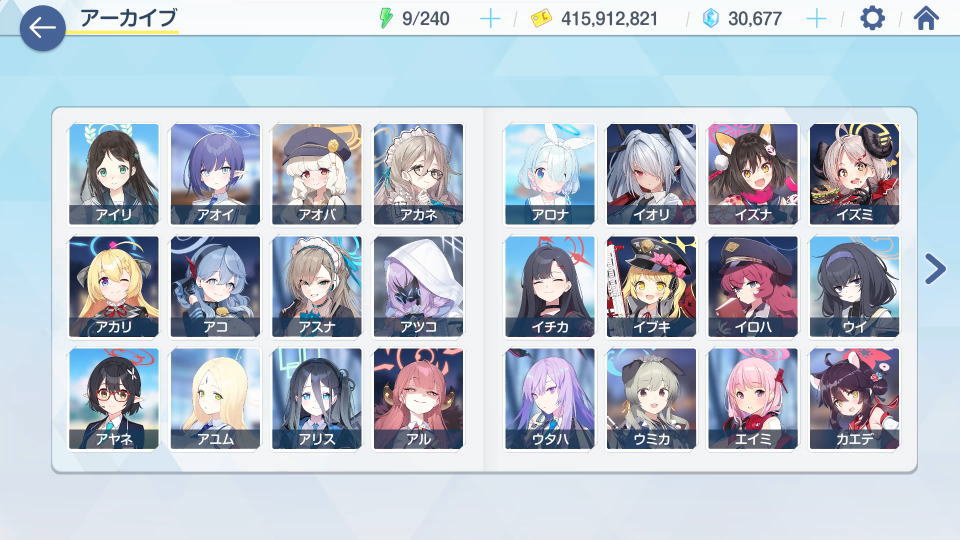The image size is (960, 540).
Task: View the アツコ archive tile
Action: pyautogui.click(x=418, y=286)
